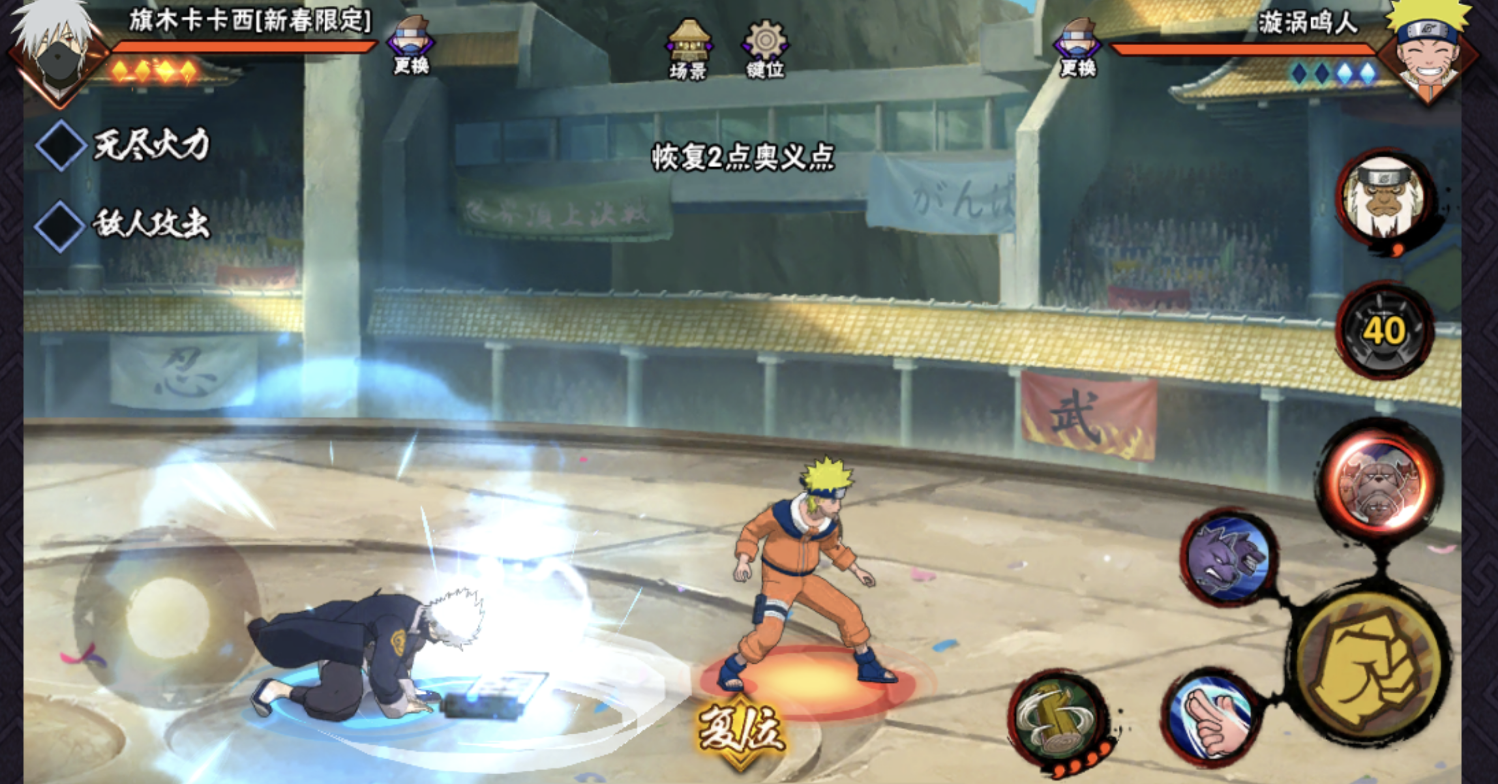Open the 键位 key layout settings
1498x784 pixels.
(765, 48)
